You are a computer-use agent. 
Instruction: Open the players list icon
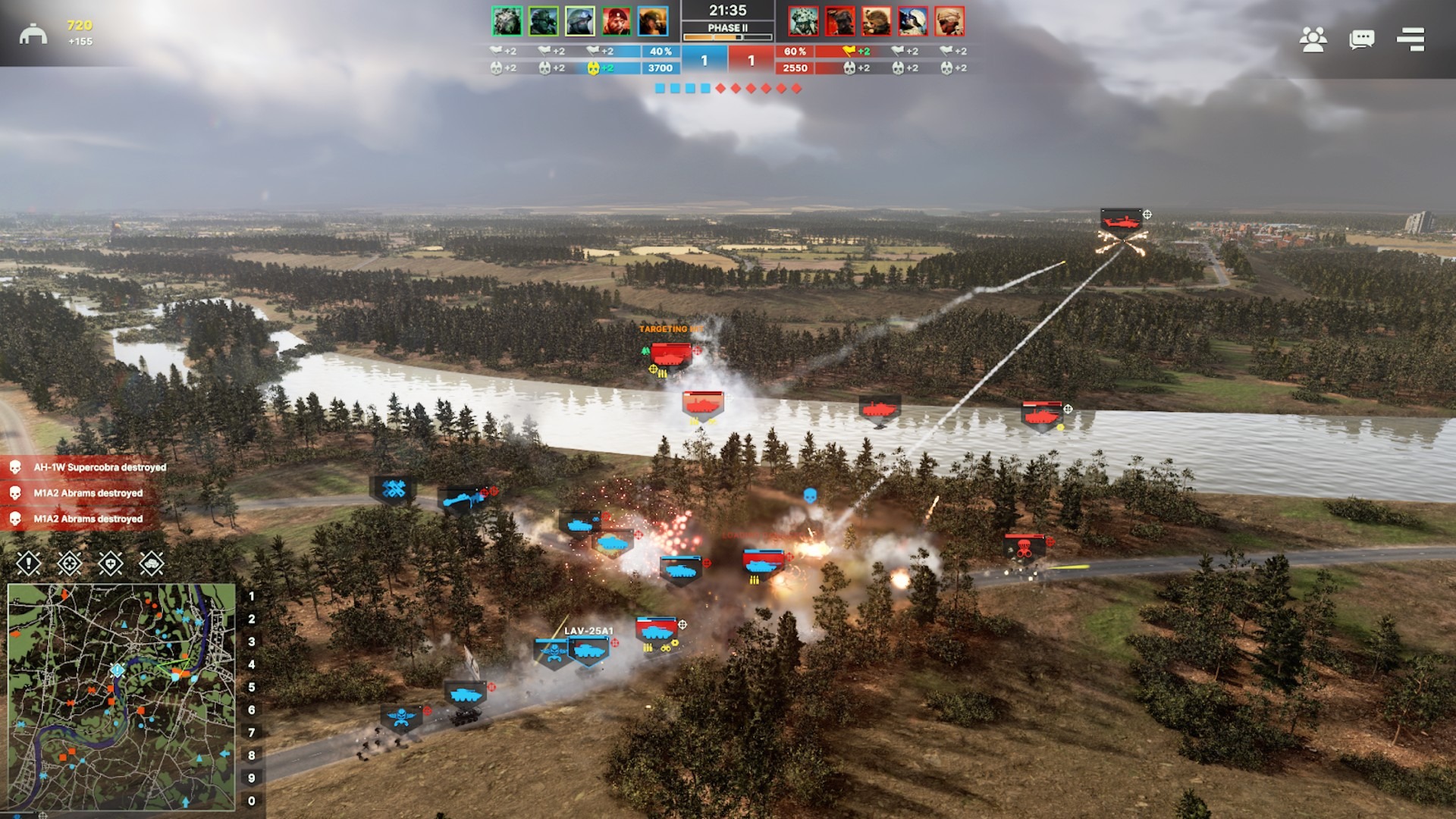pos(1313,39)
